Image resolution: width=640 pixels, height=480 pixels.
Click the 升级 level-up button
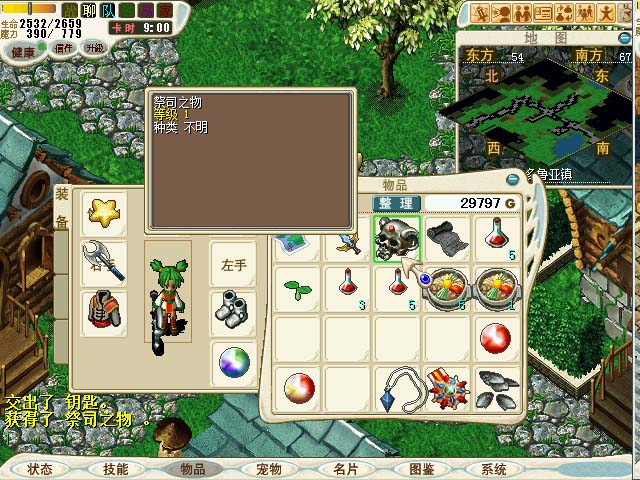pyautogui.click(x=95, y=47)
